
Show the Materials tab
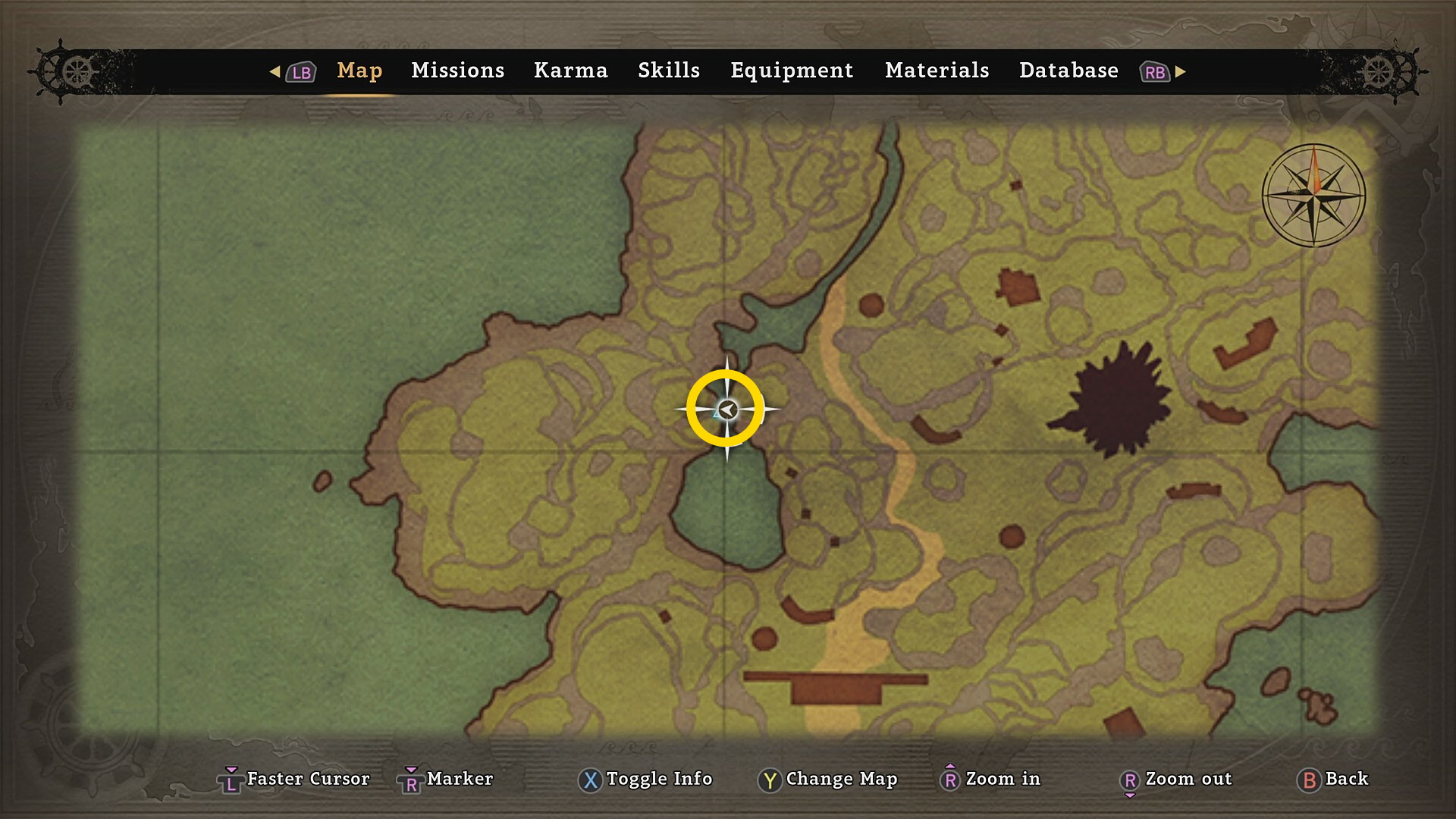[937, 71]
